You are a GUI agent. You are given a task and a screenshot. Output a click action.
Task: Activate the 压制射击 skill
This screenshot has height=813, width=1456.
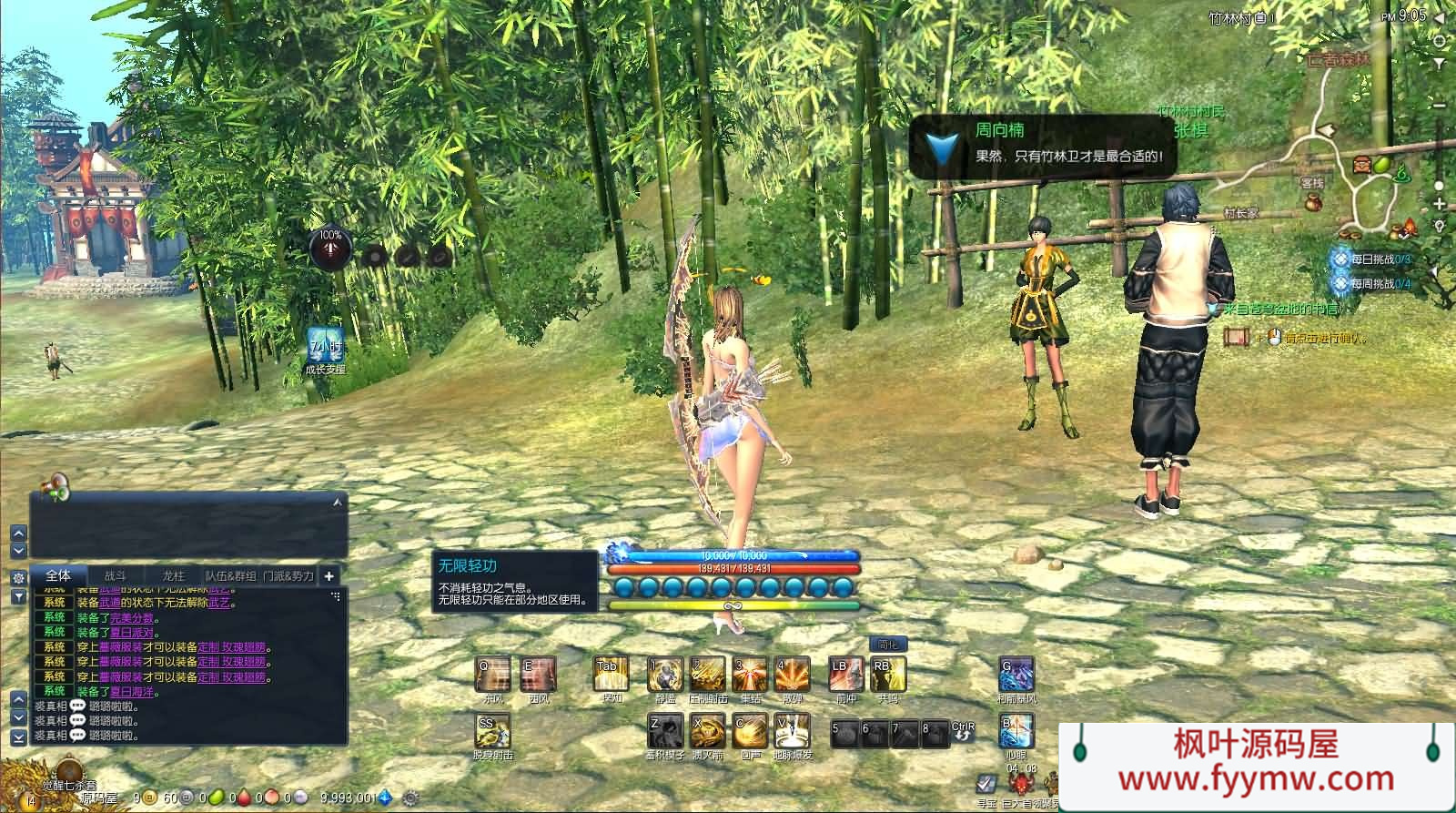(707, 676)
